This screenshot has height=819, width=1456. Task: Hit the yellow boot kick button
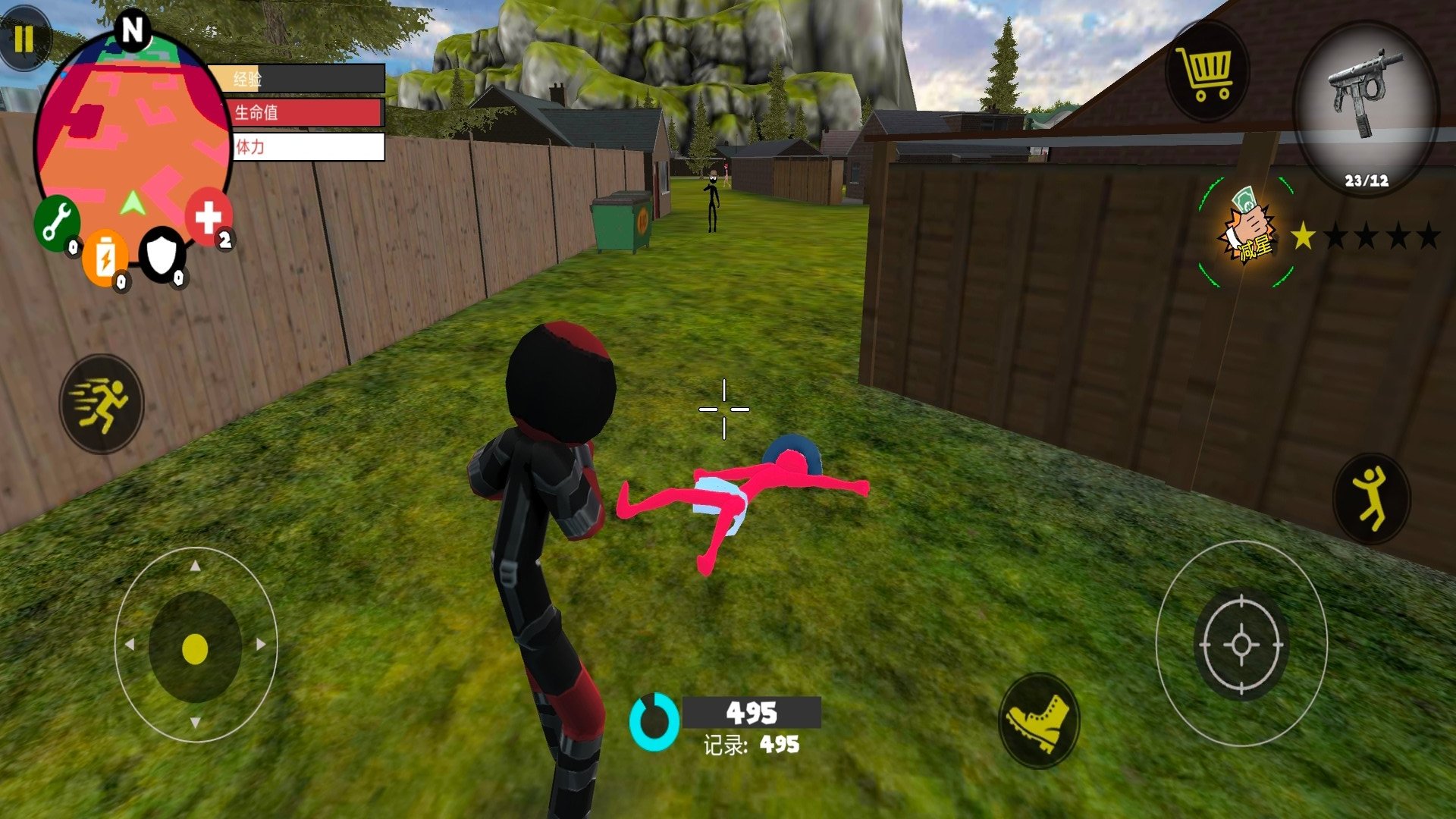pos(1038,720)
